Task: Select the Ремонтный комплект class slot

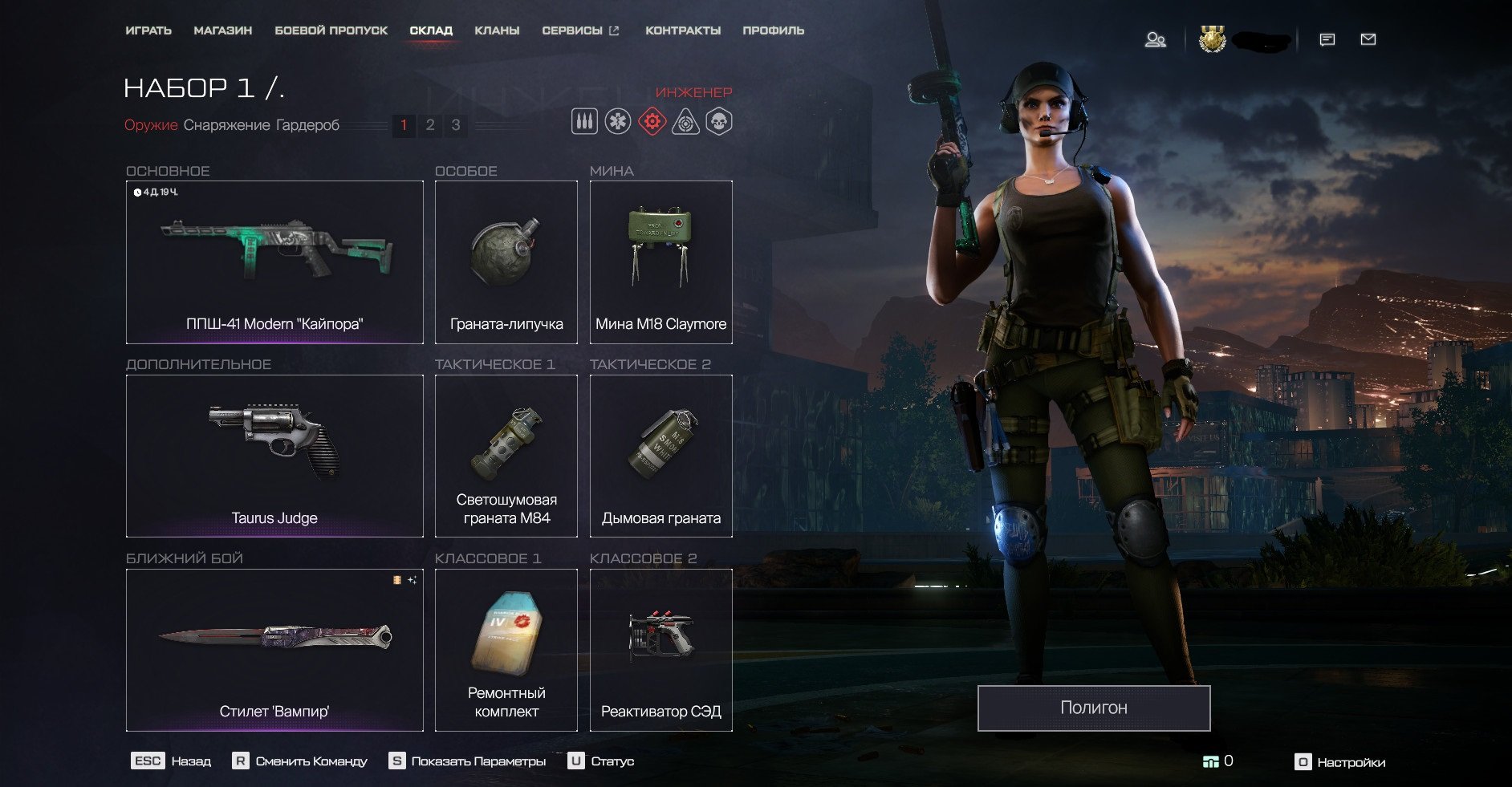Action: click(x=506, y=650)
